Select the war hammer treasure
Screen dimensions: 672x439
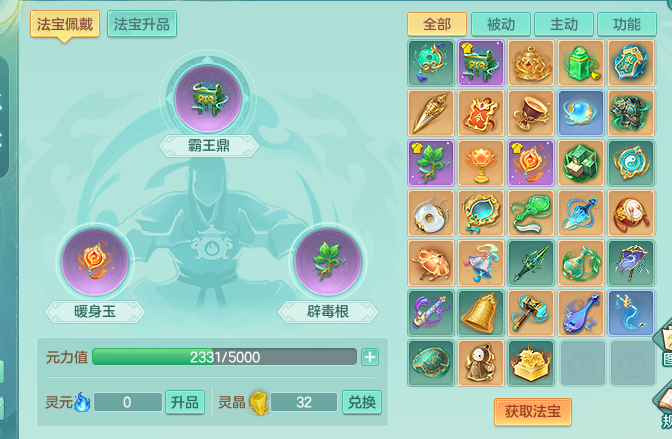pos(531,312)
